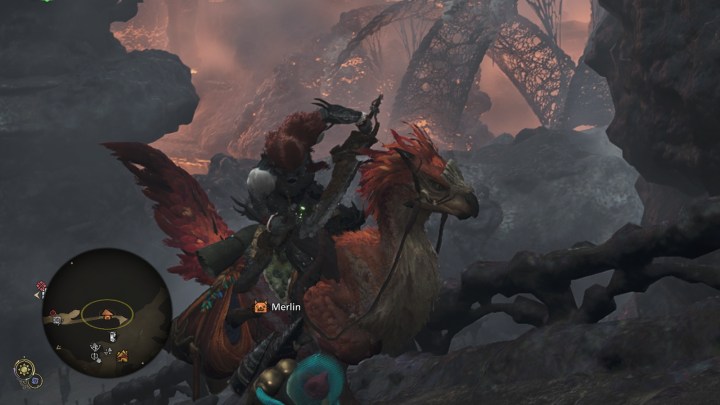Select the red flower marker beside minimap
Screen dimensions: 720x405
[x=41, y=286]
